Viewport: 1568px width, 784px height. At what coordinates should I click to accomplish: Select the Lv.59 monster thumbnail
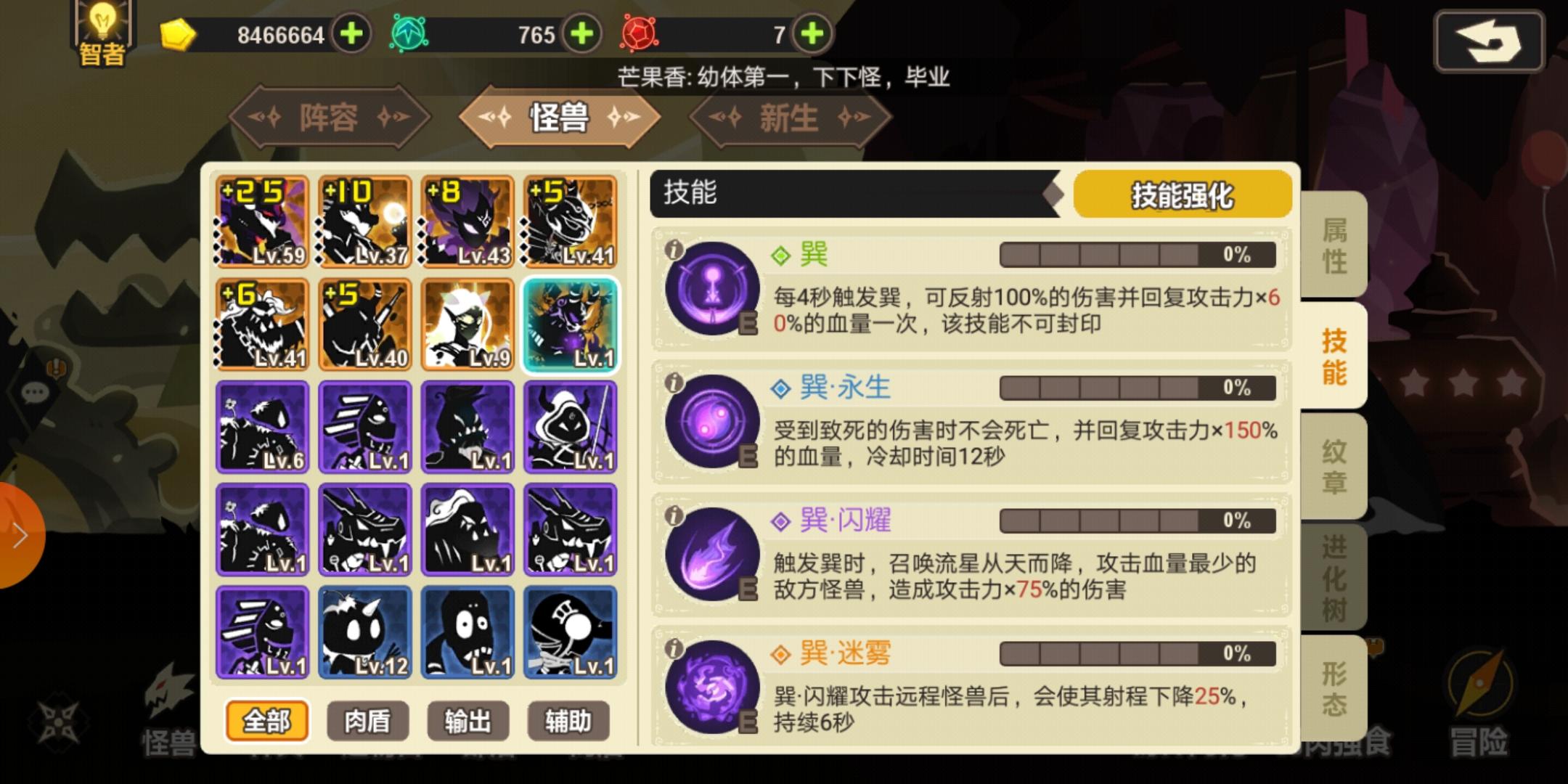262,221
